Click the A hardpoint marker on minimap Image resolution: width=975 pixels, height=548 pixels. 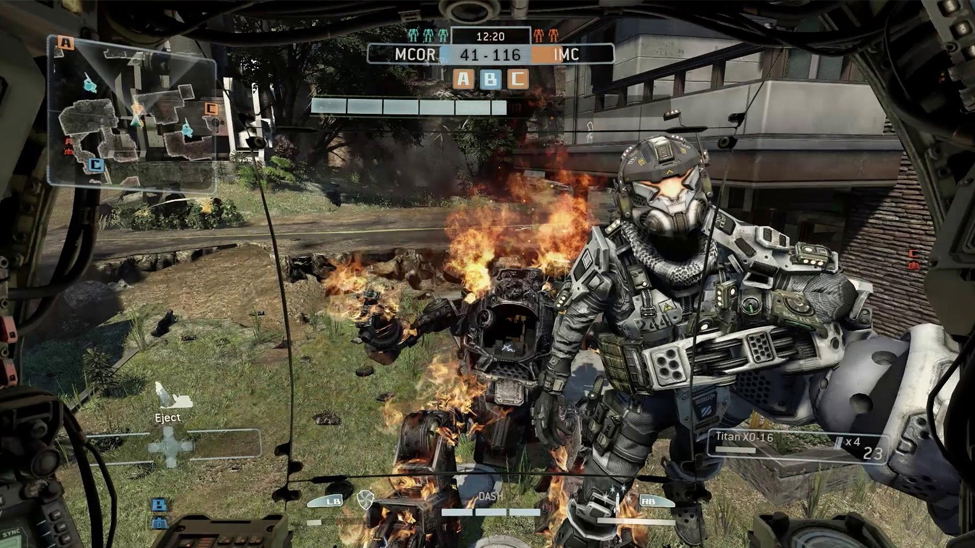coord(66,43)
